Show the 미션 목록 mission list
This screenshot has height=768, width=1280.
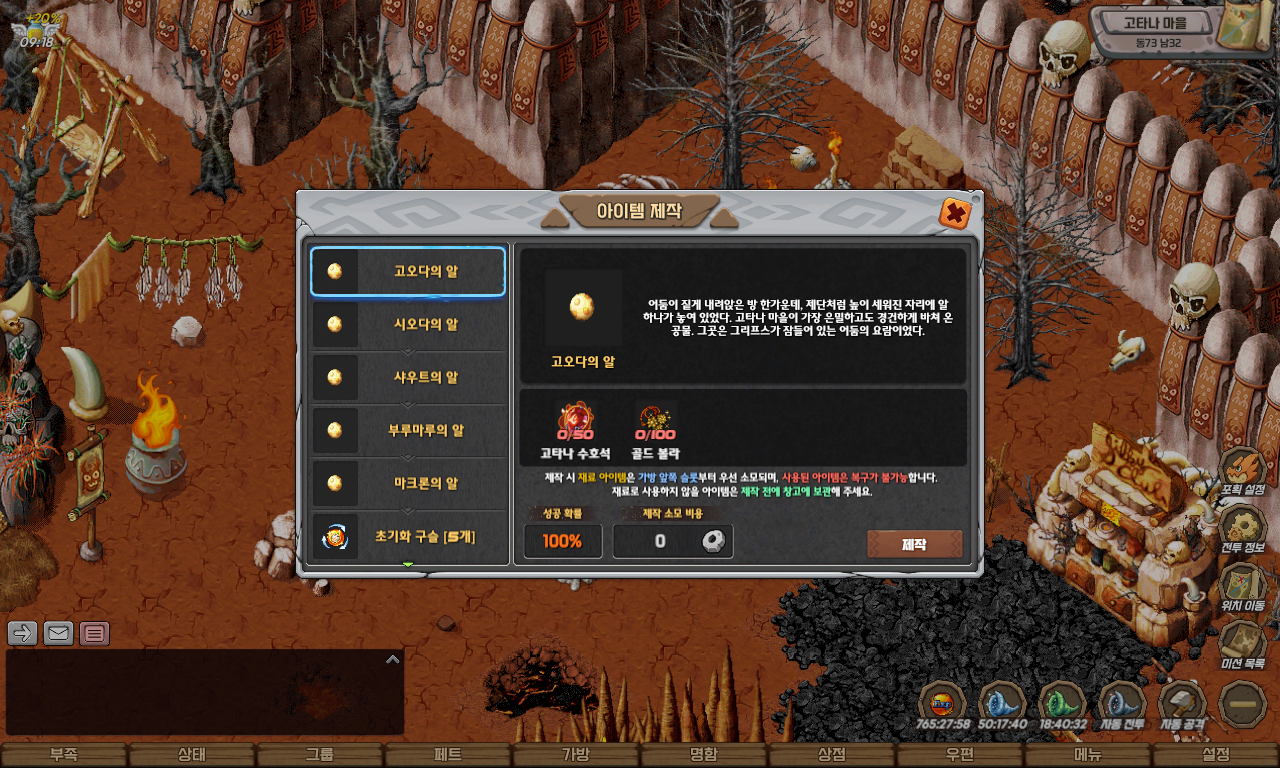(1243, 645)
